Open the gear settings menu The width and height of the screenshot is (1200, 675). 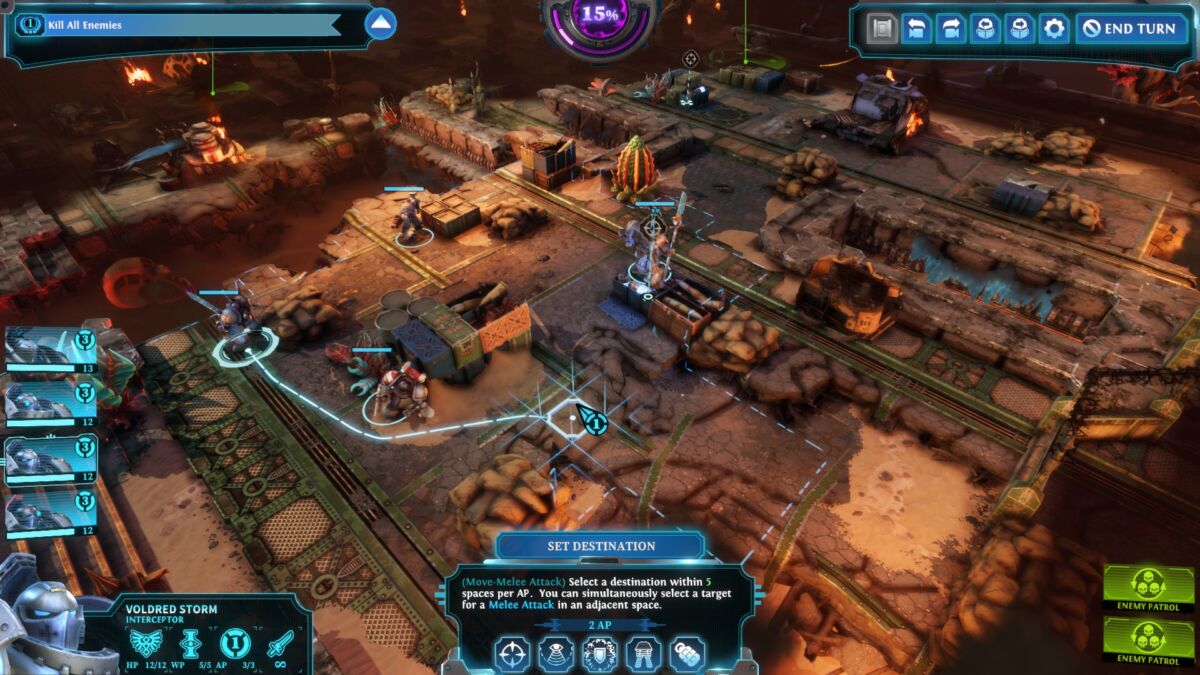coord(1053,28)
